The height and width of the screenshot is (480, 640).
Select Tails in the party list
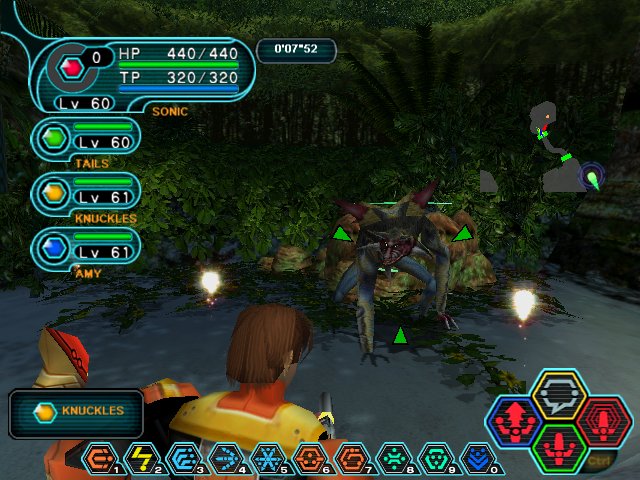86,139
